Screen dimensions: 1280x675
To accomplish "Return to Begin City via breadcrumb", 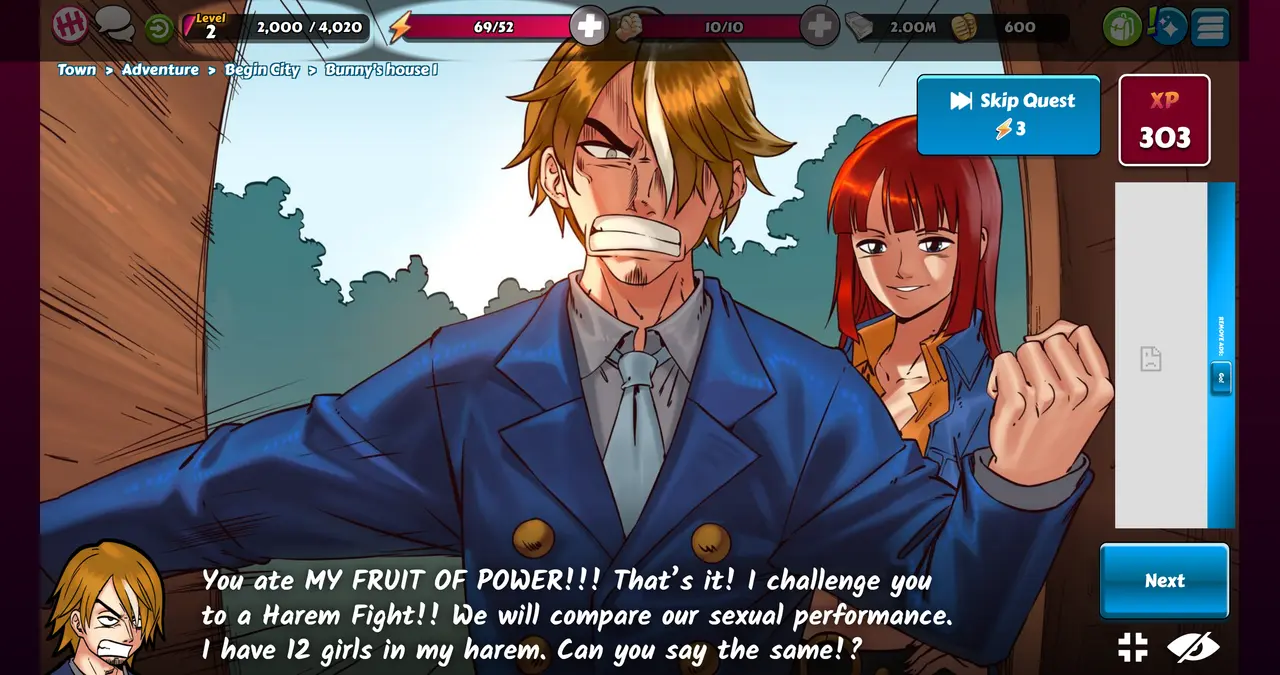I will tap(262, 70).
